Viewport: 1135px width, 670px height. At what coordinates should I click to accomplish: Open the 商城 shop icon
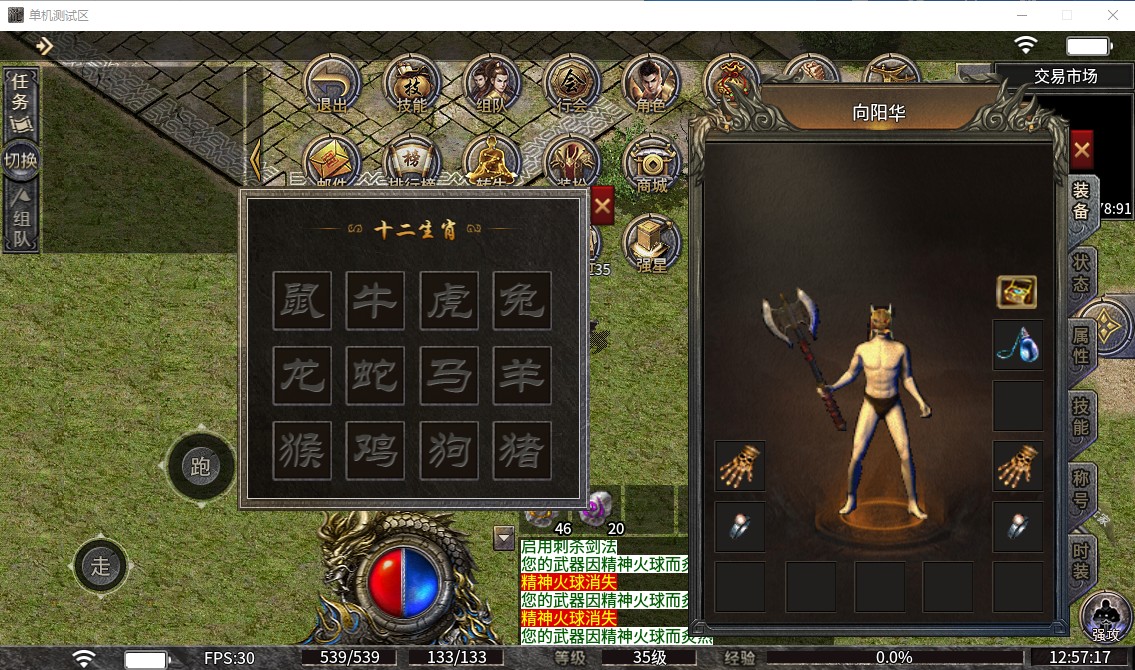[x=652, y=165]
